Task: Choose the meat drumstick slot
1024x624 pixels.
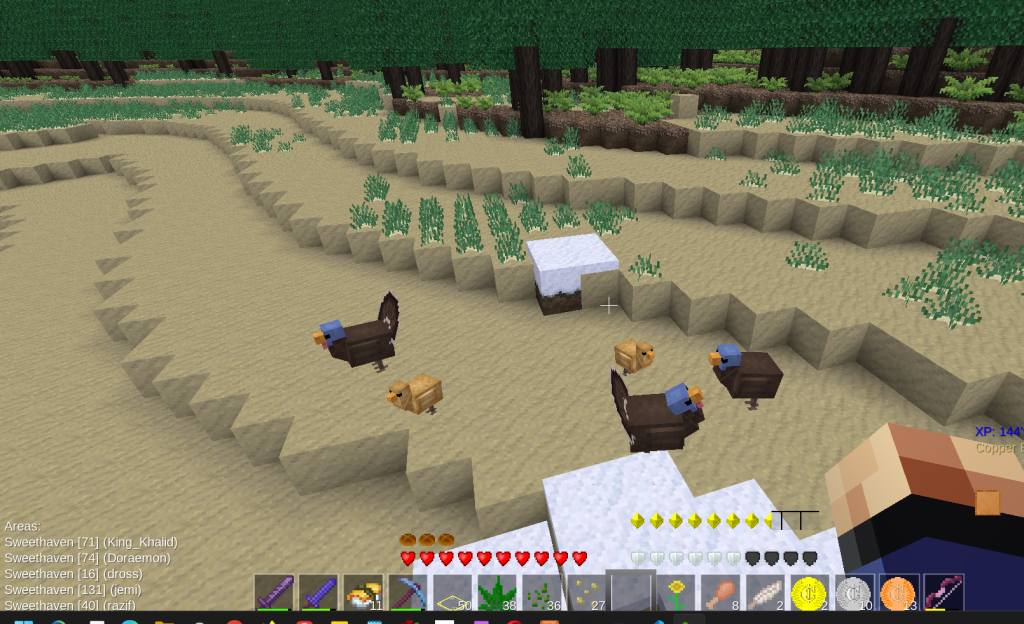Action: [720, 593]
